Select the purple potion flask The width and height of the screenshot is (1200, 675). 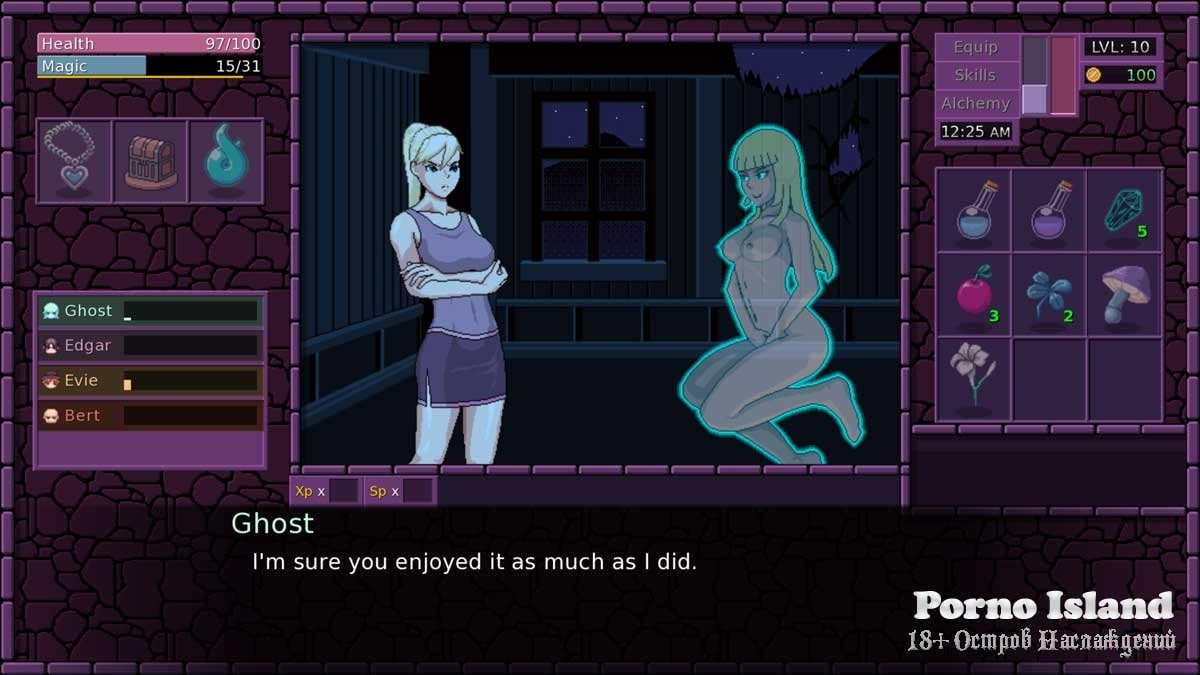tap(1049, 210)
